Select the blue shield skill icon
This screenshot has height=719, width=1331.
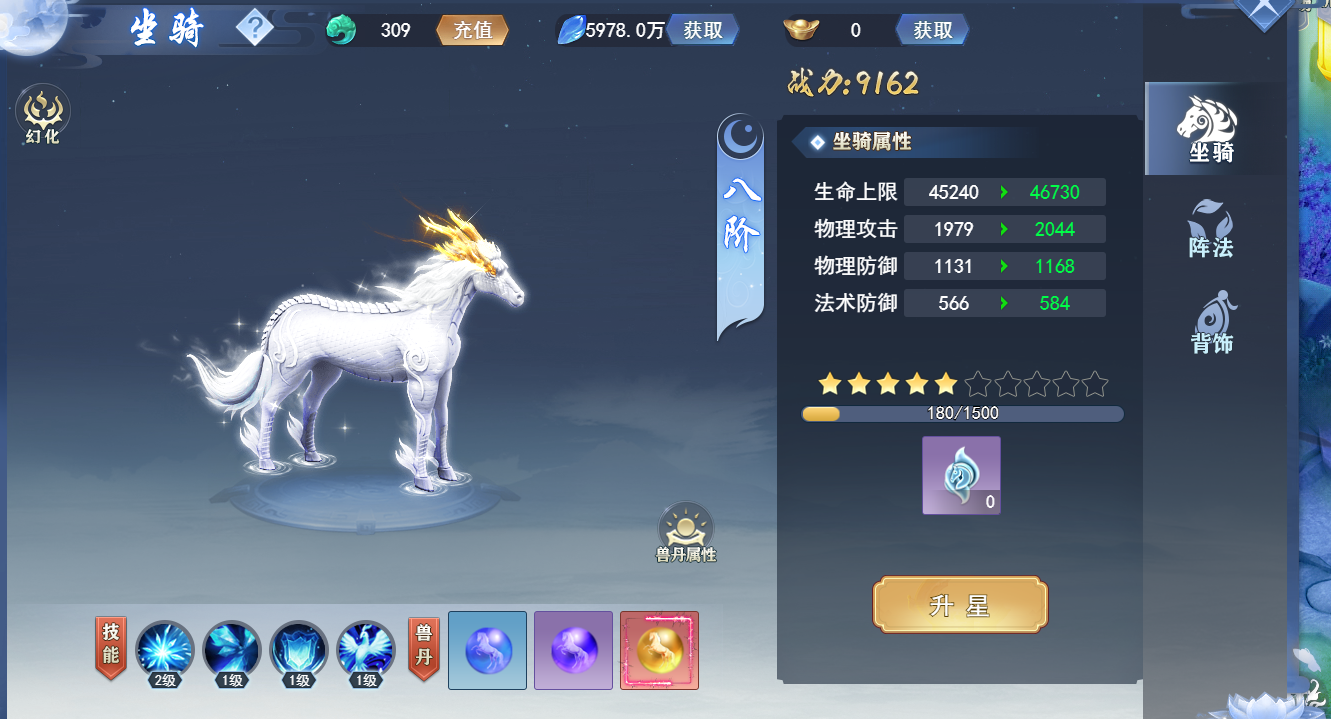299,651
